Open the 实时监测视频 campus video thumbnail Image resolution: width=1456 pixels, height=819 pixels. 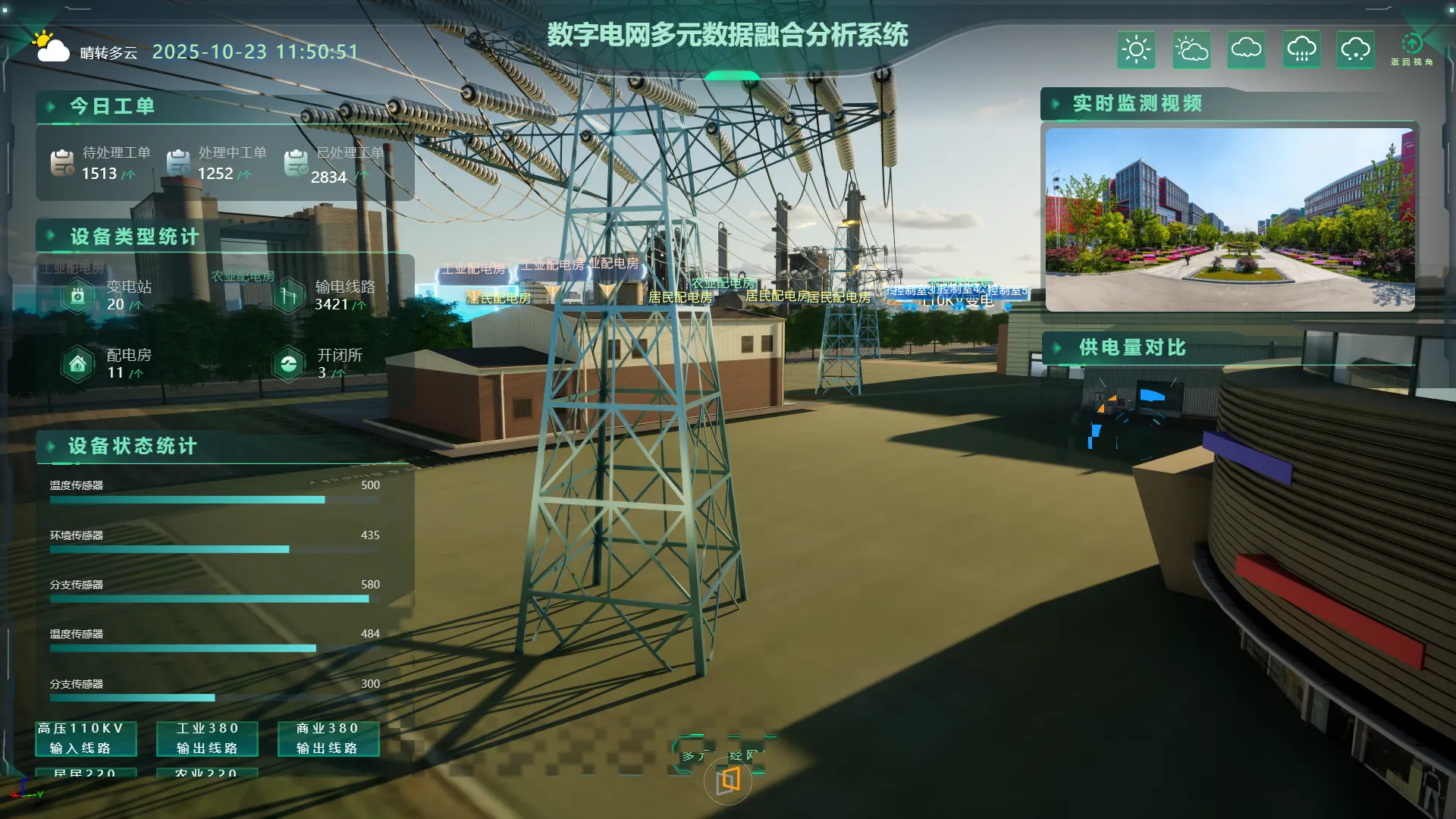coord(1229,219)
